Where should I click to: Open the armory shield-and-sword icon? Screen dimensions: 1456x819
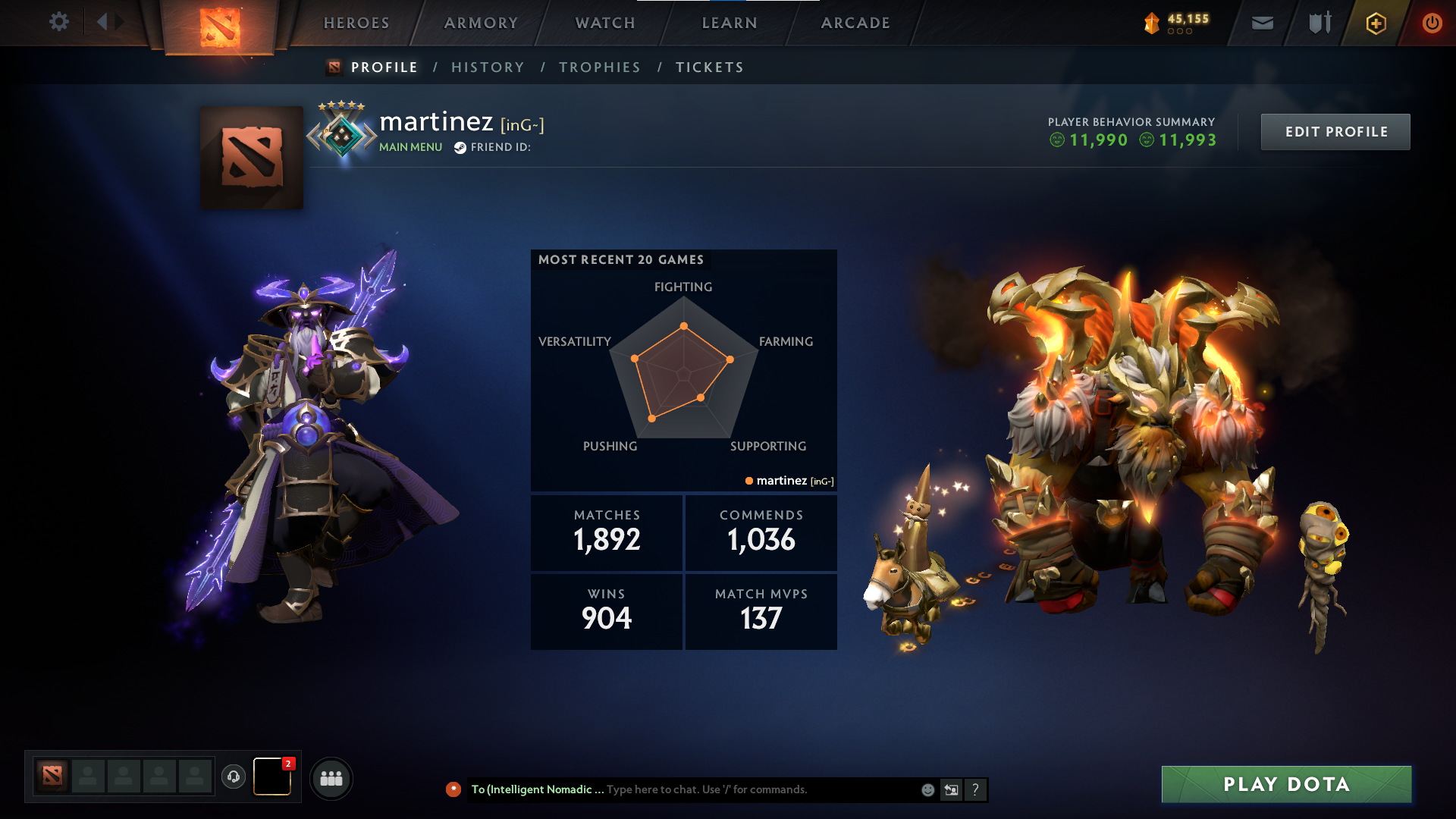(1319, 23)
